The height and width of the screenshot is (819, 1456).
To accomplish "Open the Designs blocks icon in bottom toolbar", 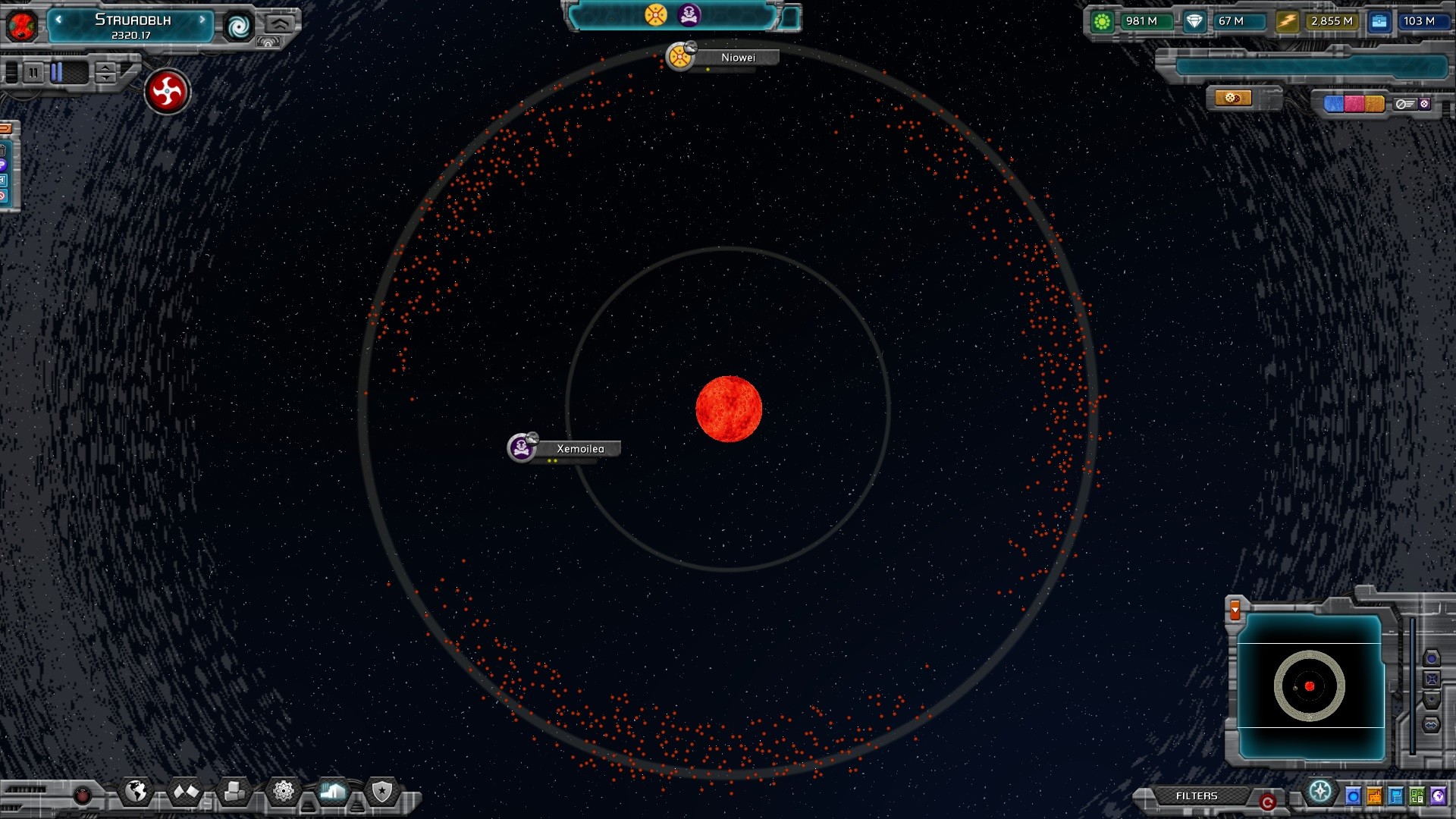I will pos(234,791).
